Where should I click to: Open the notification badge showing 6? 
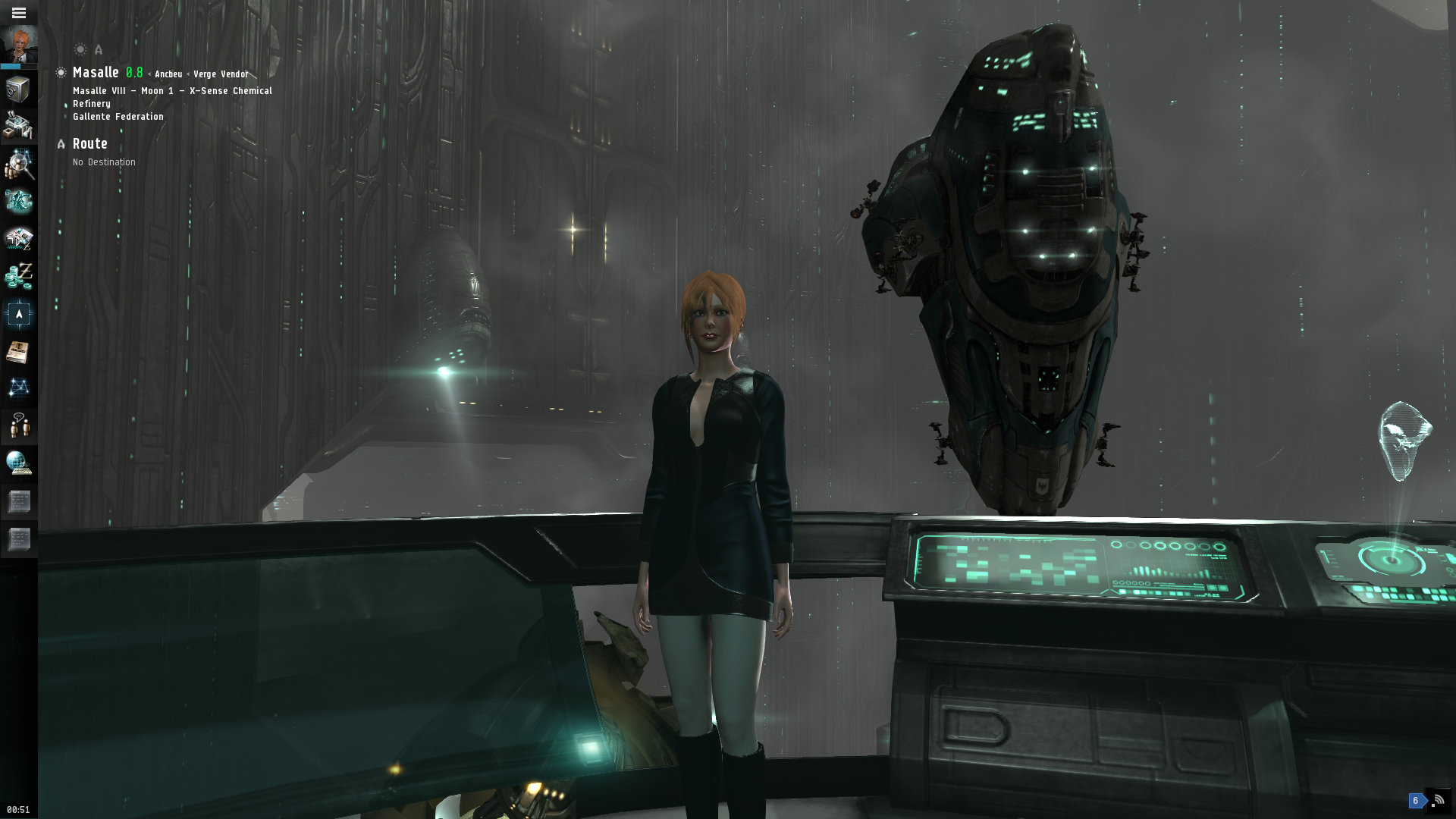(x=1415, y=801)
